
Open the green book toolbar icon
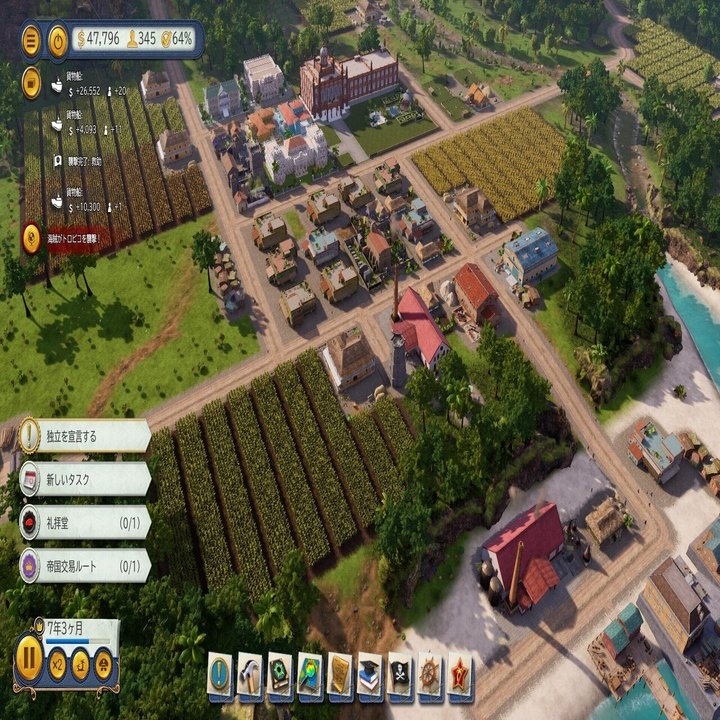[280, 672]
